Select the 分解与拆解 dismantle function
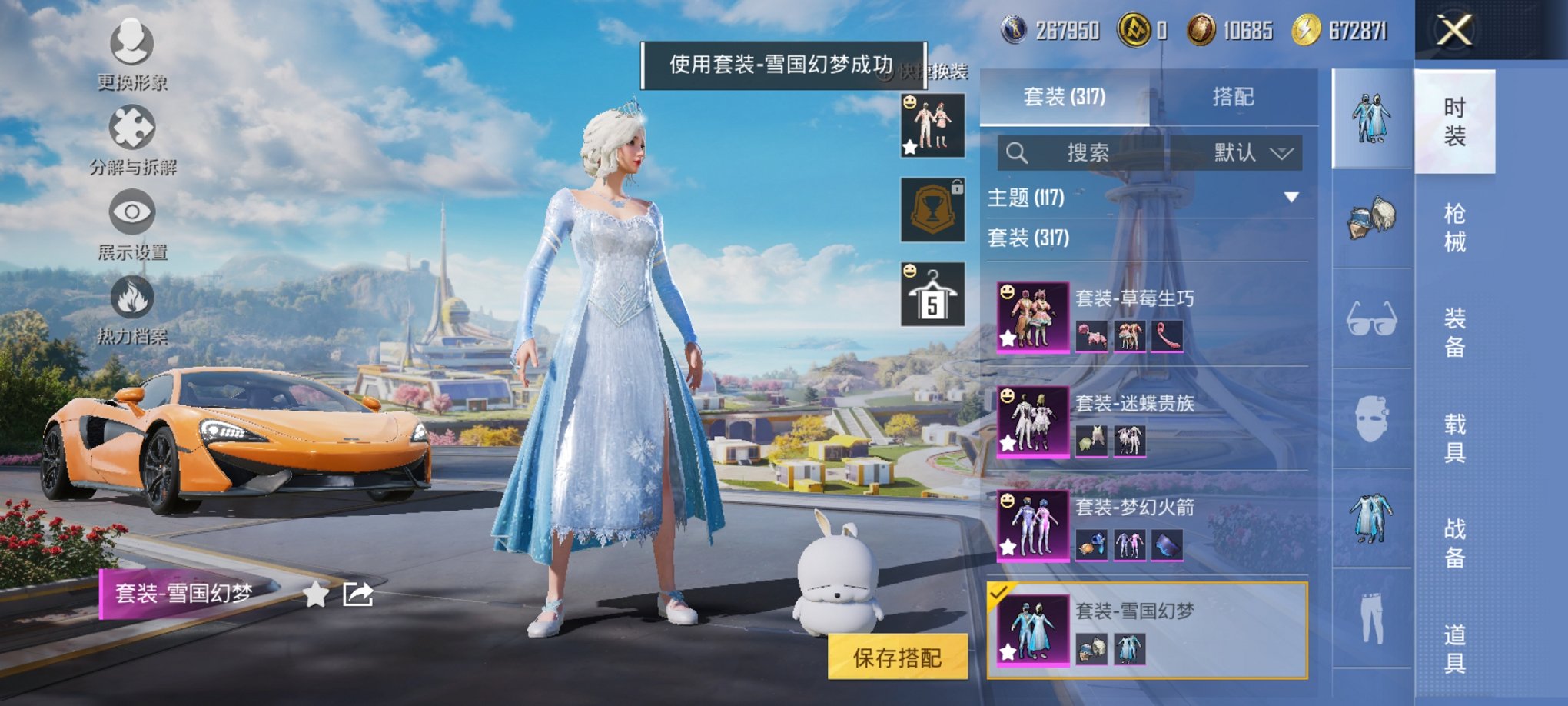 pos(132,131)
